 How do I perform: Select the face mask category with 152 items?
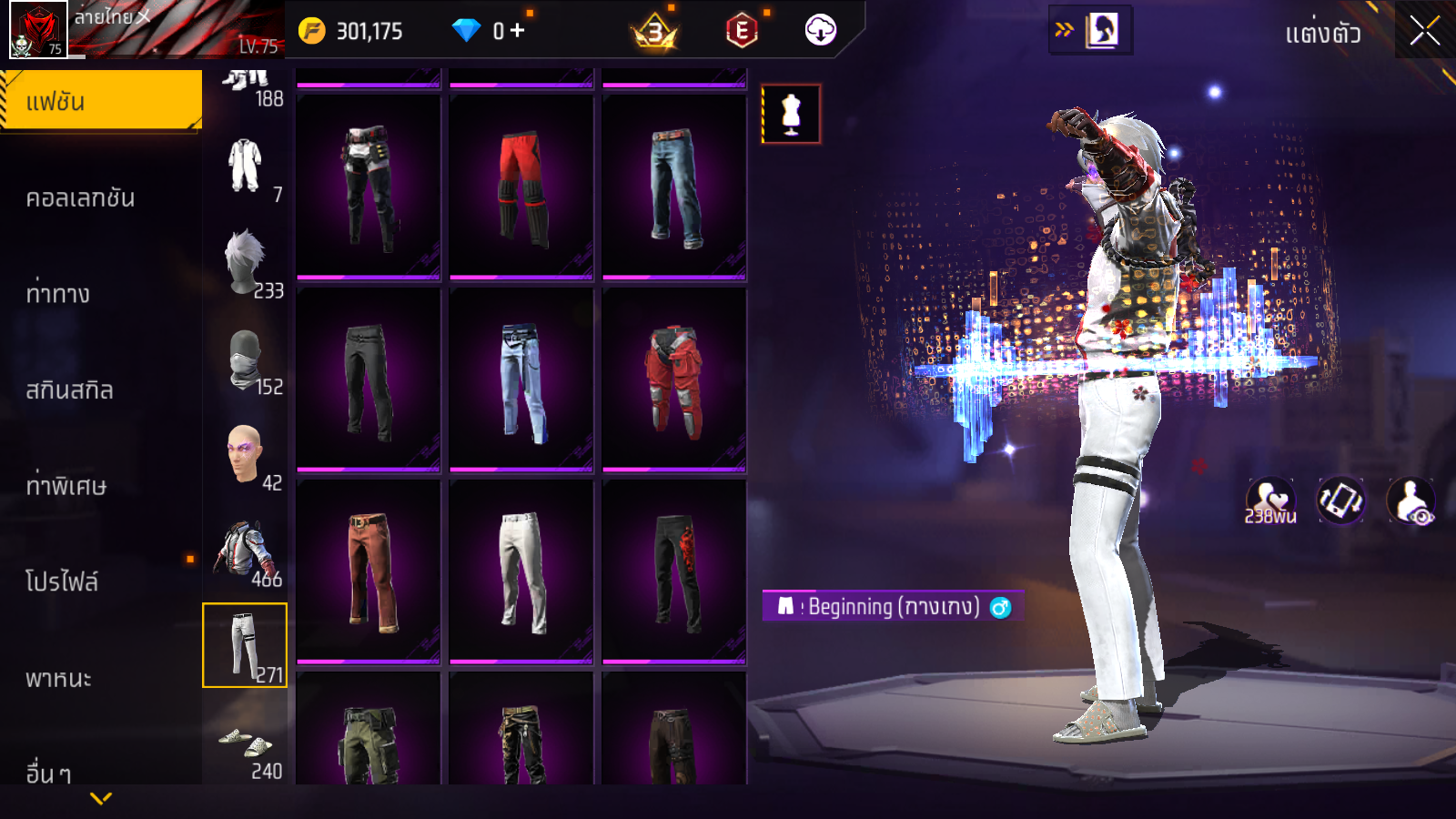point(246,360)
